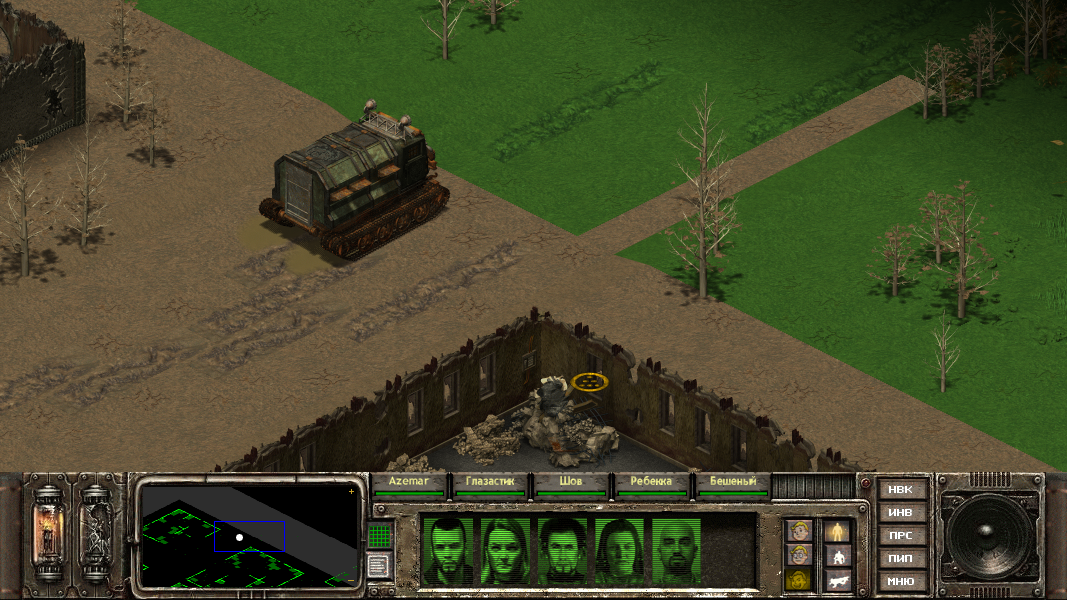Select squad member Azemar's name tab

[x=407, y=482]
